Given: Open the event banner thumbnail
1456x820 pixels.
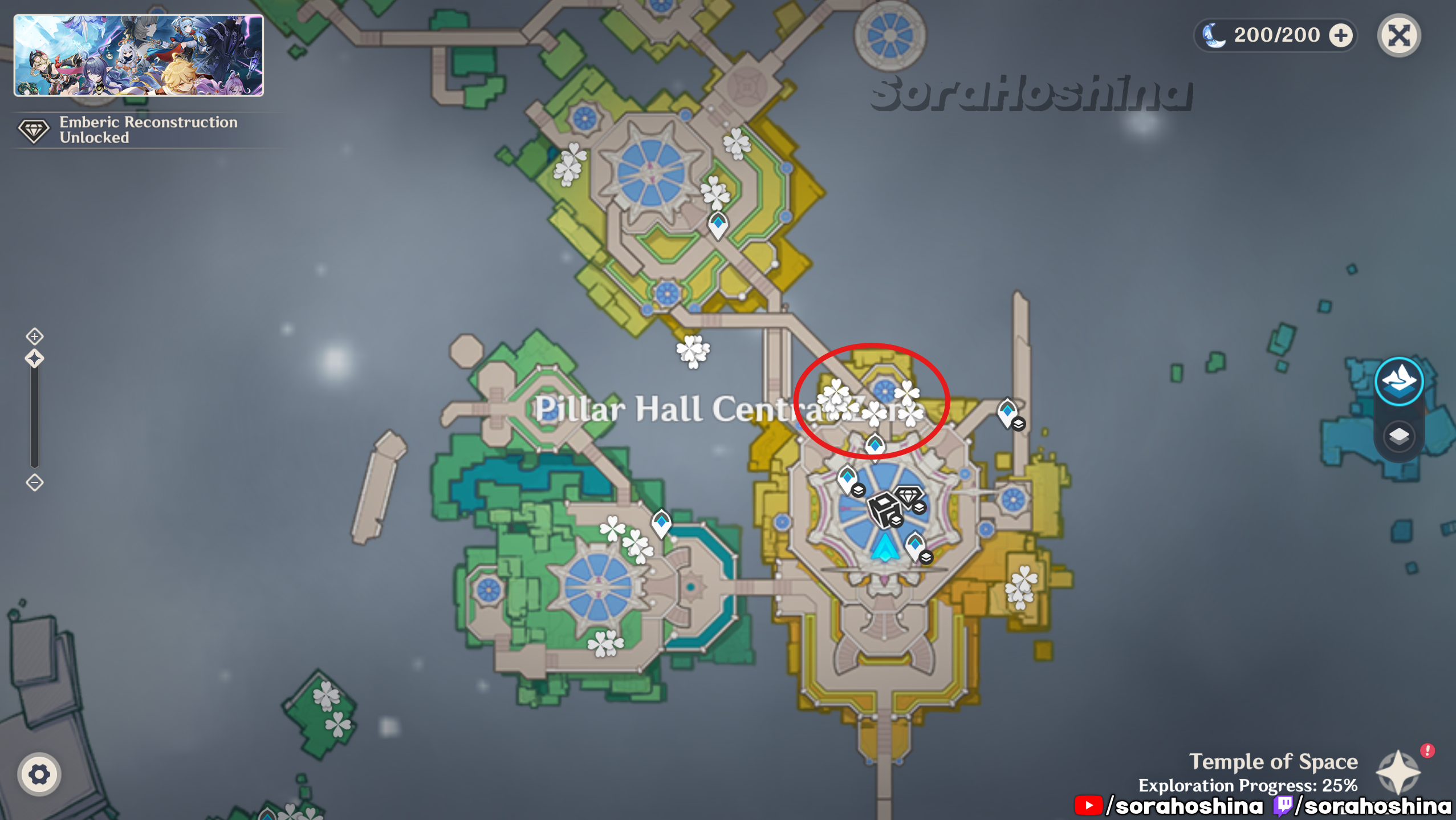Looking at the screenshot, I should pos(139,55).
